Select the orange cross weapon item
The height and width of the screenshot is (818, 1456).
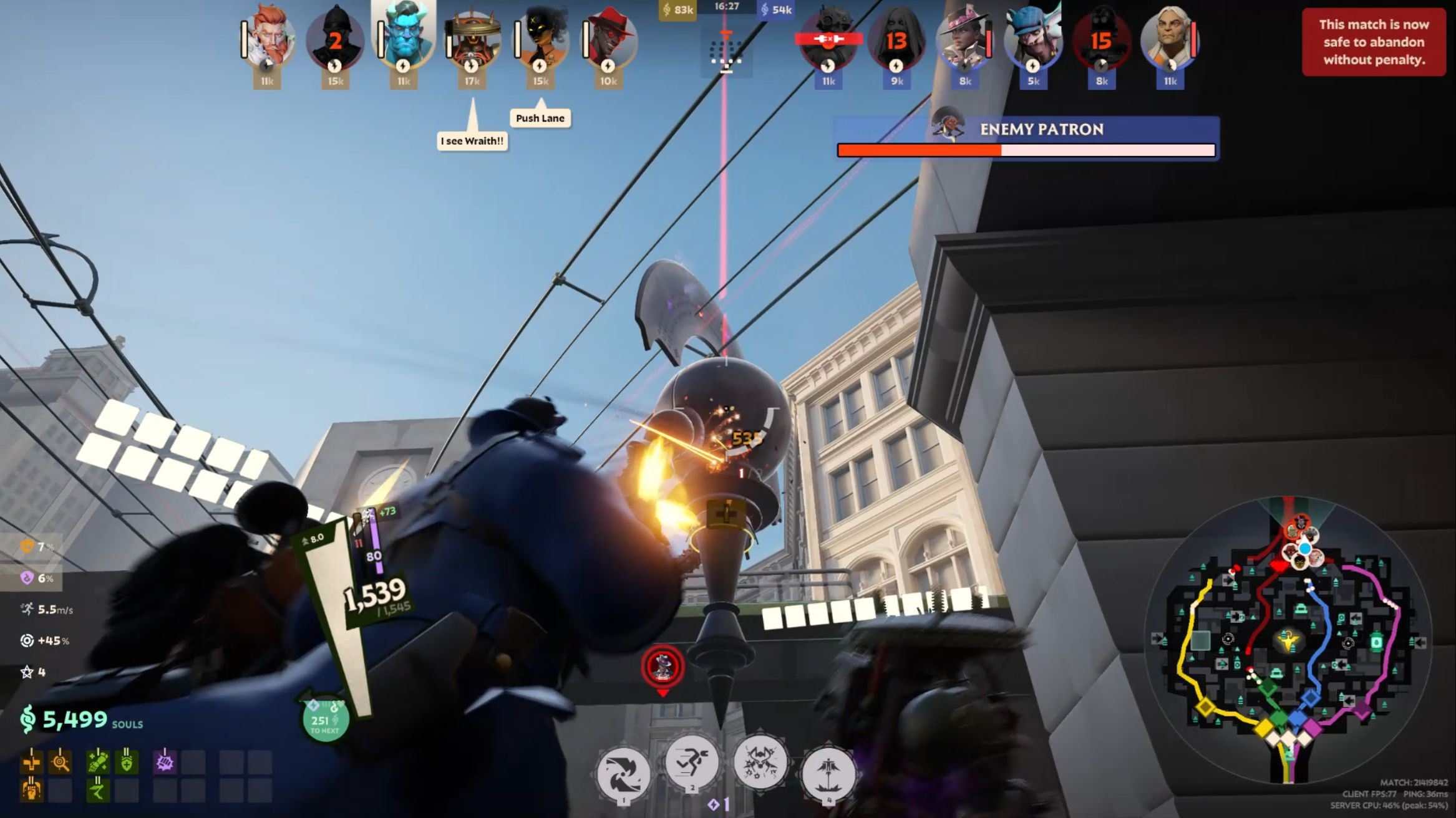click(32, 763)
